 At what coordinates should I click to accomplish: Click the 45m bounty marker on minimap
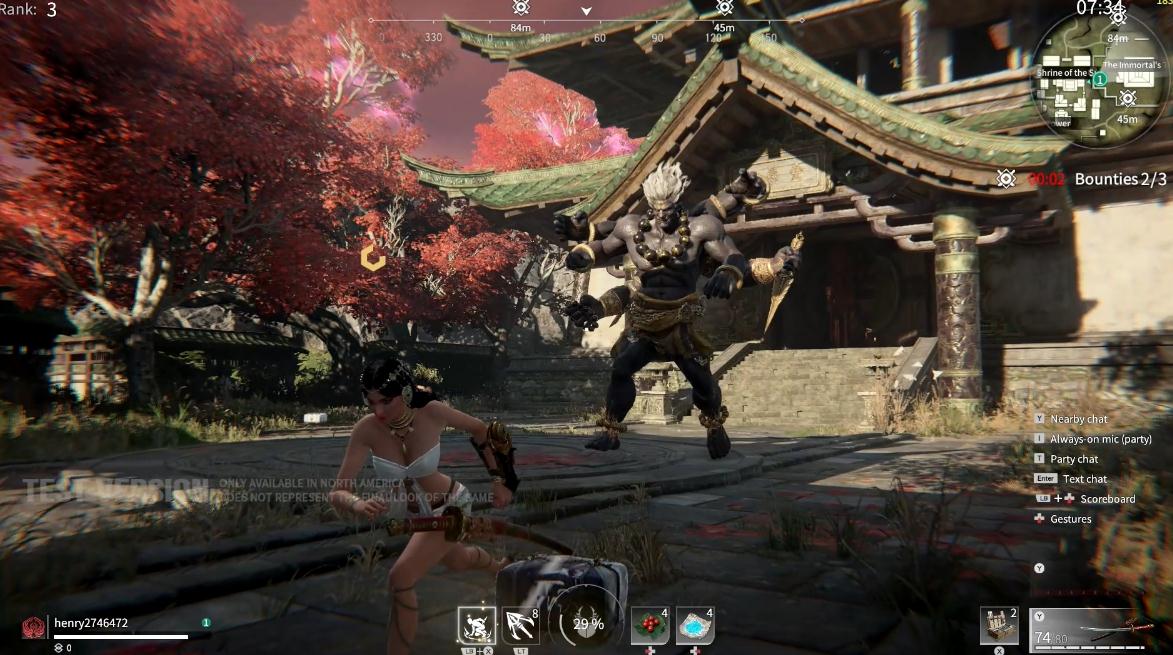tap(1128, 98)
